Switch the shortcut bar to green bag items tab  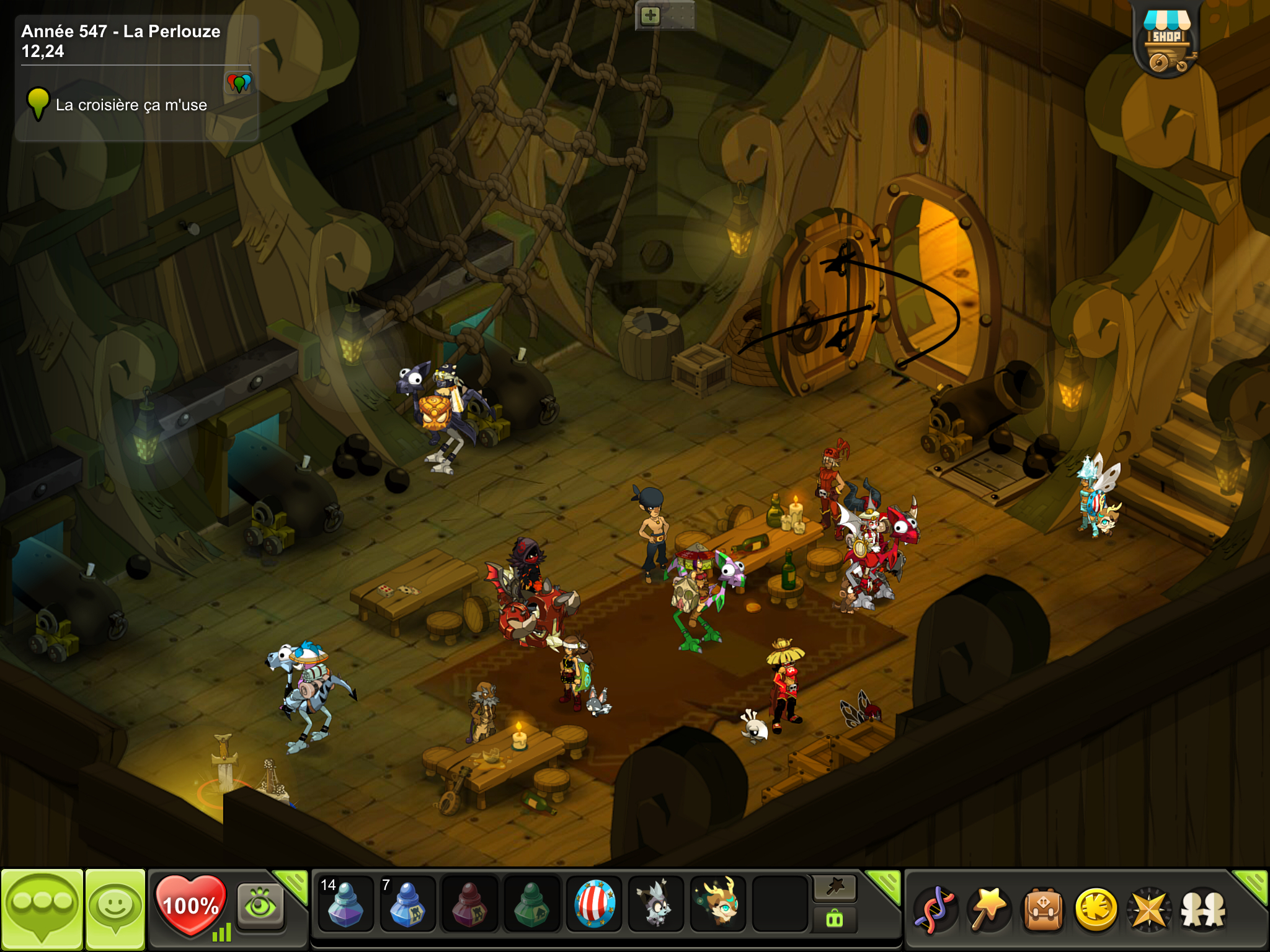[x=835, y=919]
